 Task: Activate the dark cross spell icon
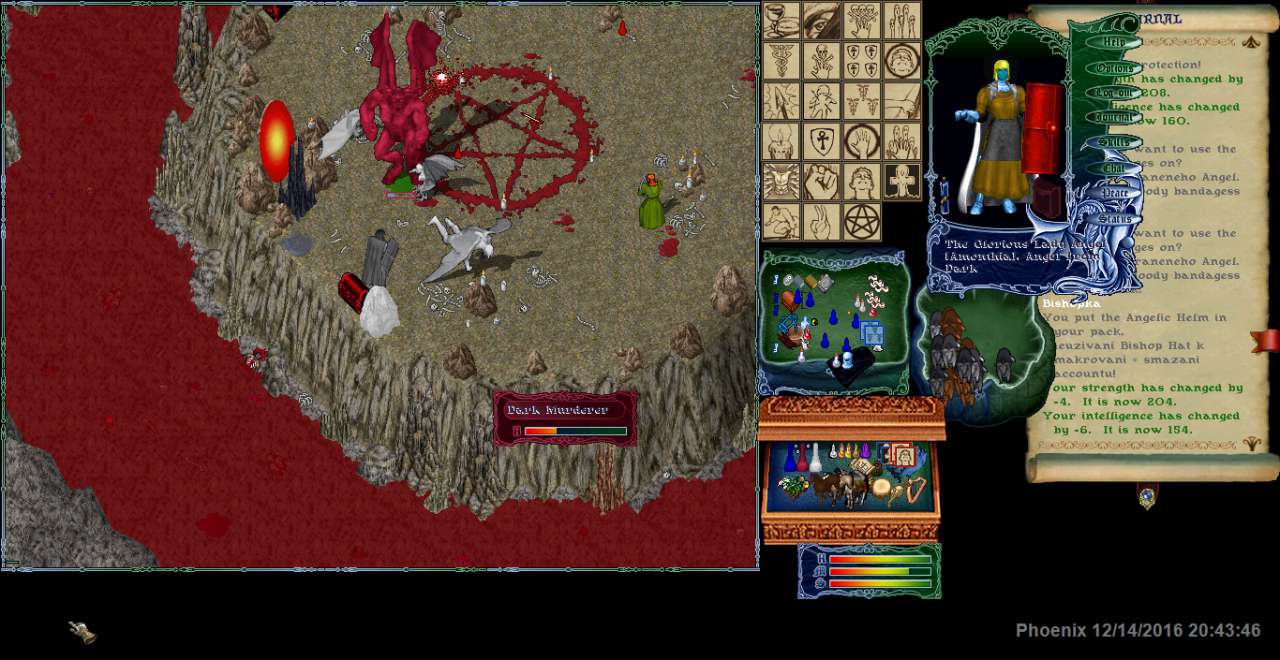902,181
